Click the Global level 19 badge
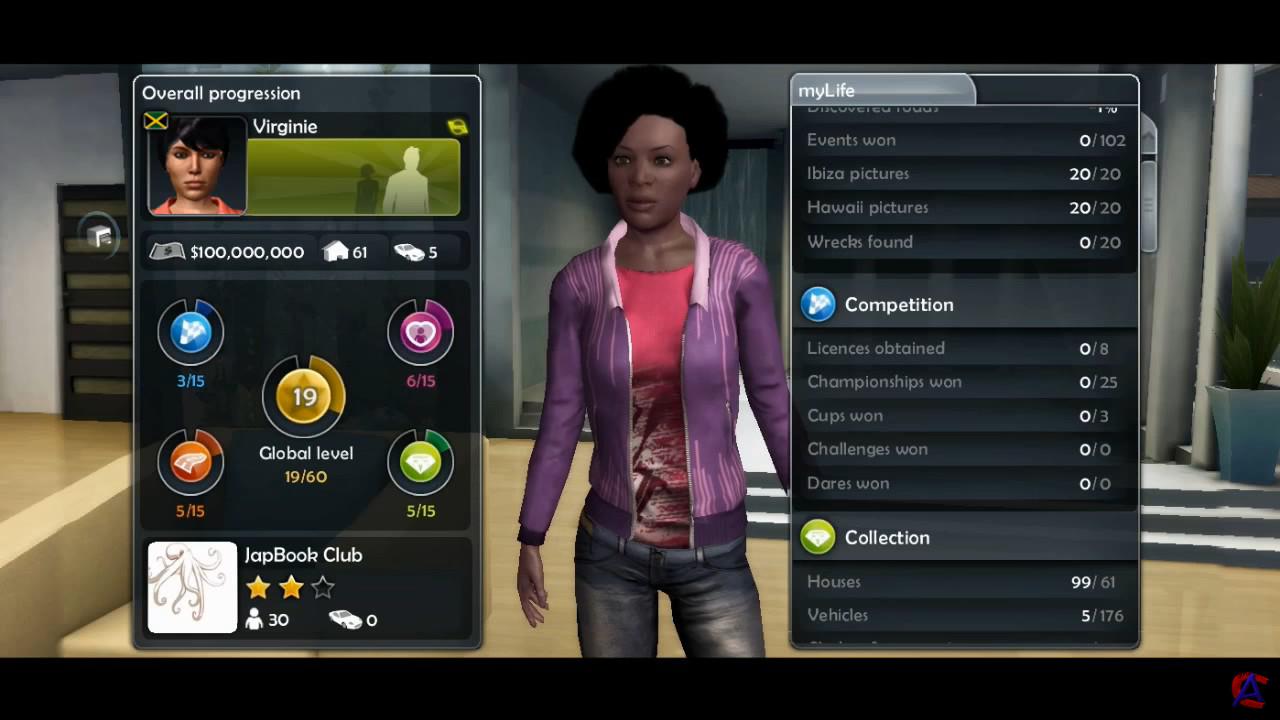The height and width of the screenshot is (720, 1280). pyautogui.click(x=304, y=397)
